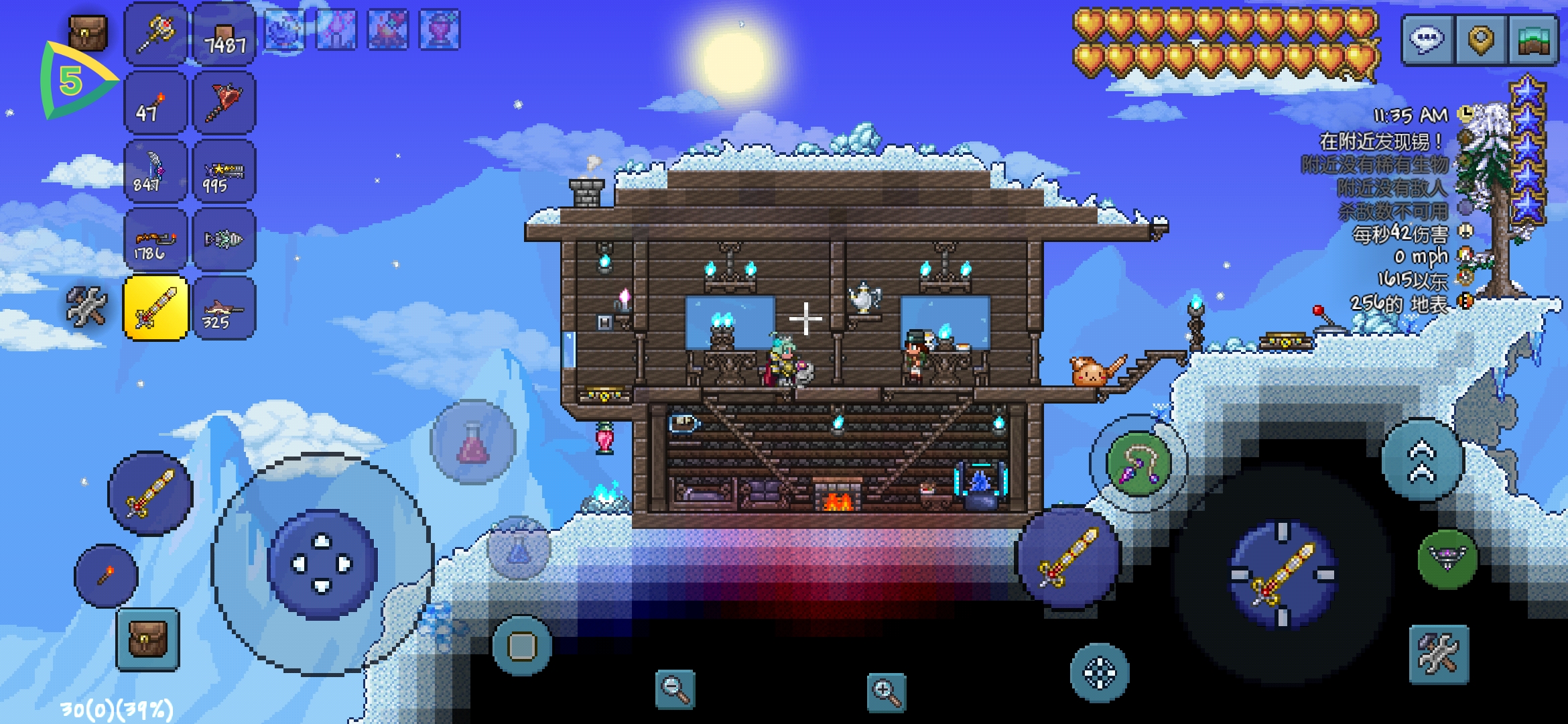Zoom in with the plus magnifier

886,692
